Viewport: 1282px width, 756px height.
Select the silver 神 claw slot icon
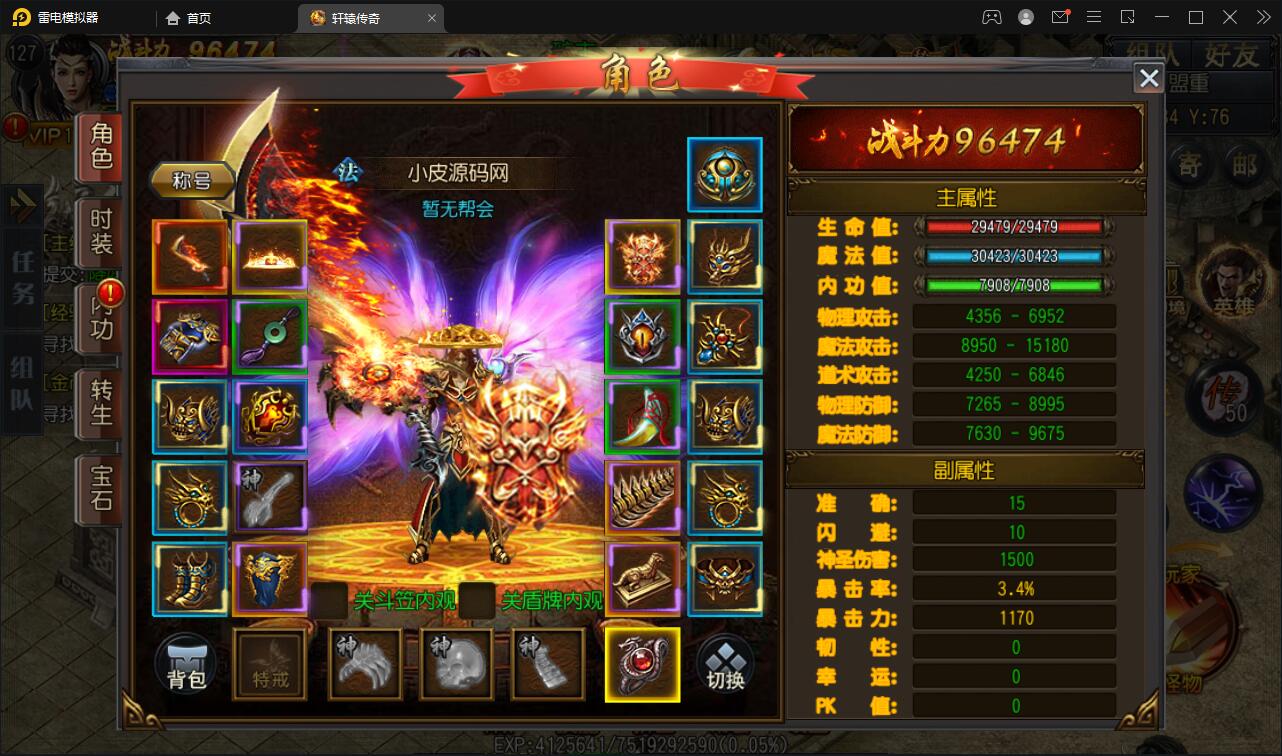(365, 663)
